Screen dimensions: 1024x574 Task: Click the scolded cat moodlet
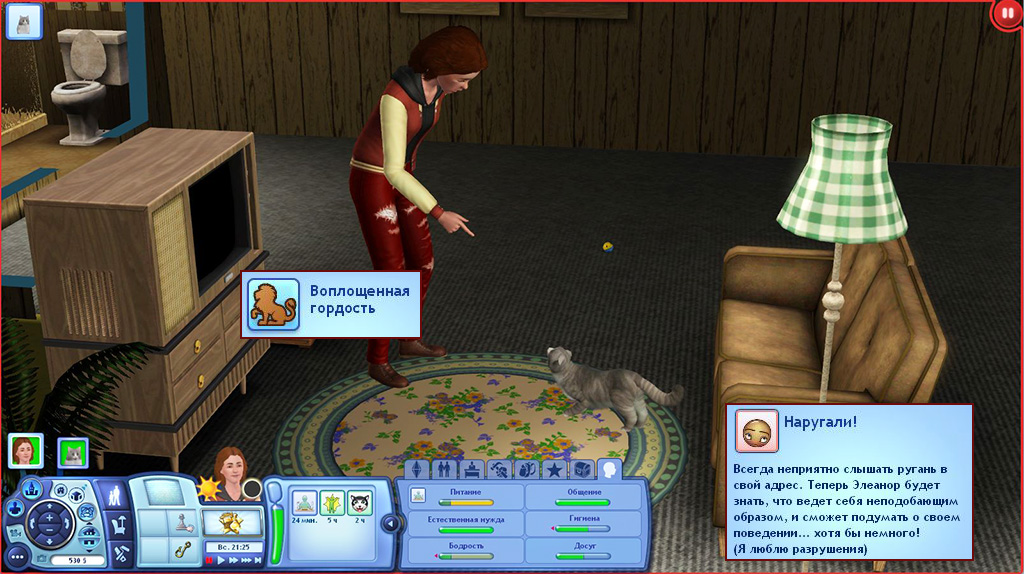tap(358, 502)
